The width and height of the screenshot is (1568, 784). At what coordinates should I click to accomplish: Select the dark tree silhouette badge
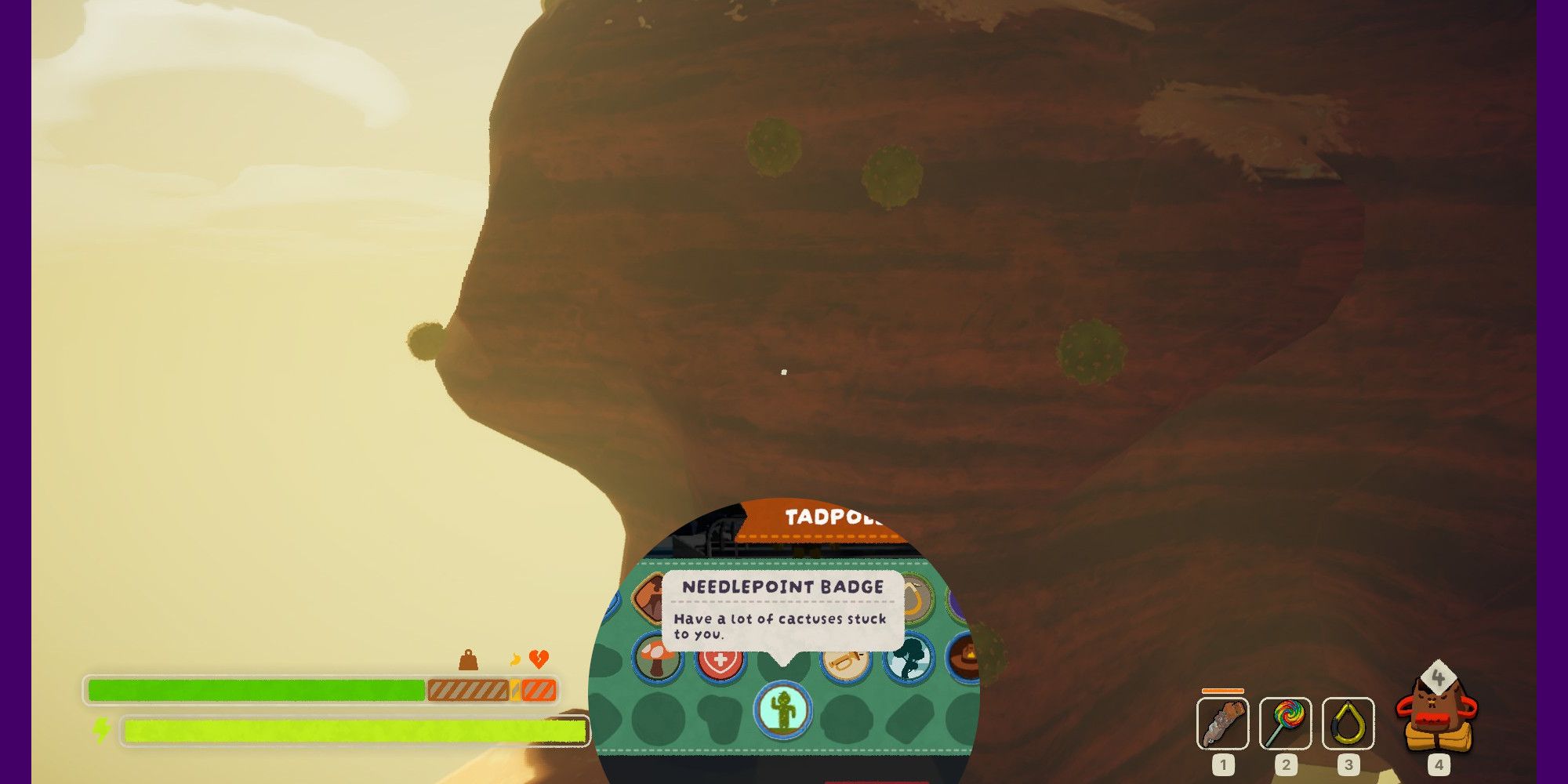[909, 659]
